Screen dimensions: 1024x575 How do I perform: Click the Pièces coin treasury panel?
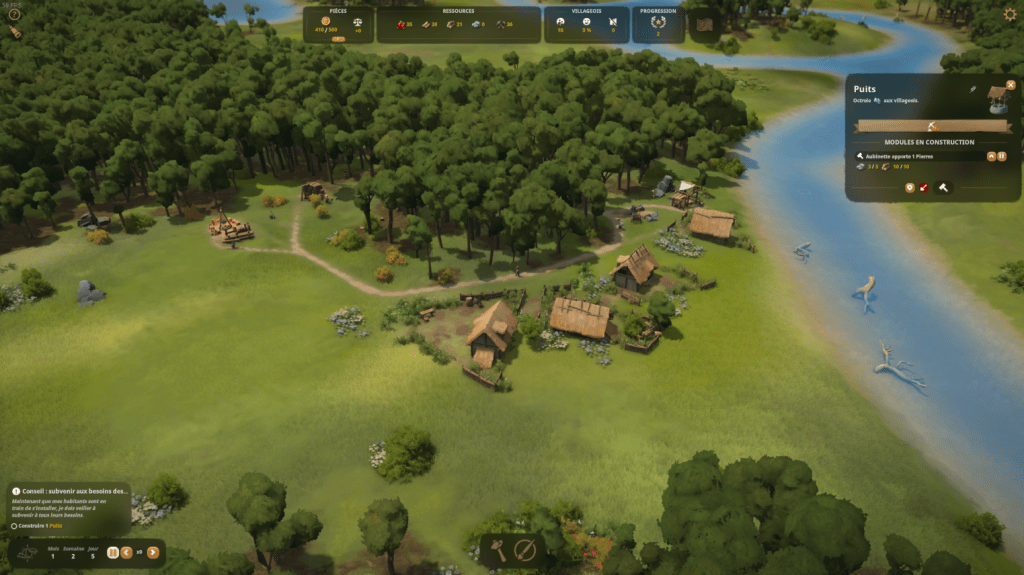click(338, 24)
